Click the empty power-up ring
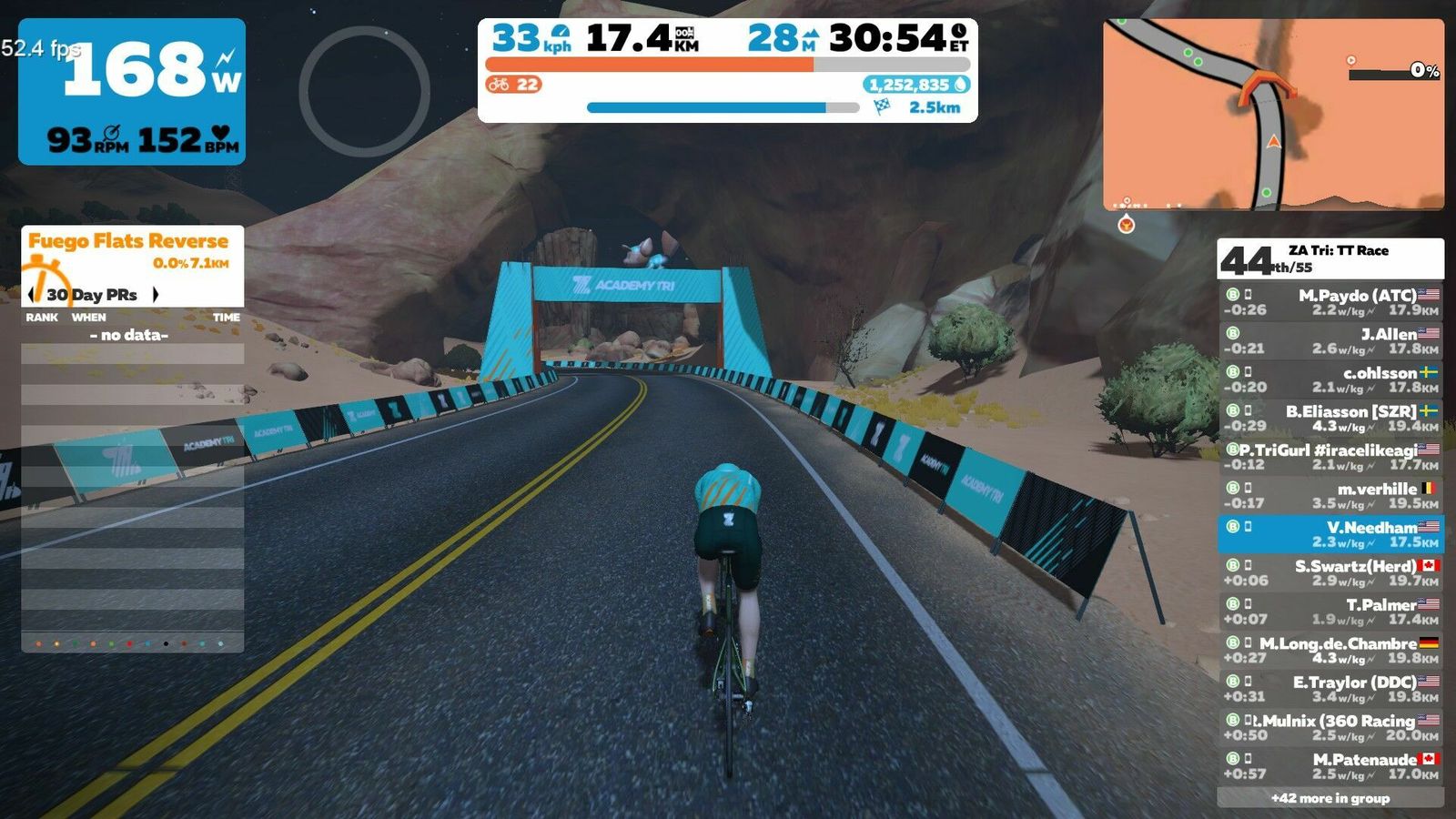 click(364, 91)
